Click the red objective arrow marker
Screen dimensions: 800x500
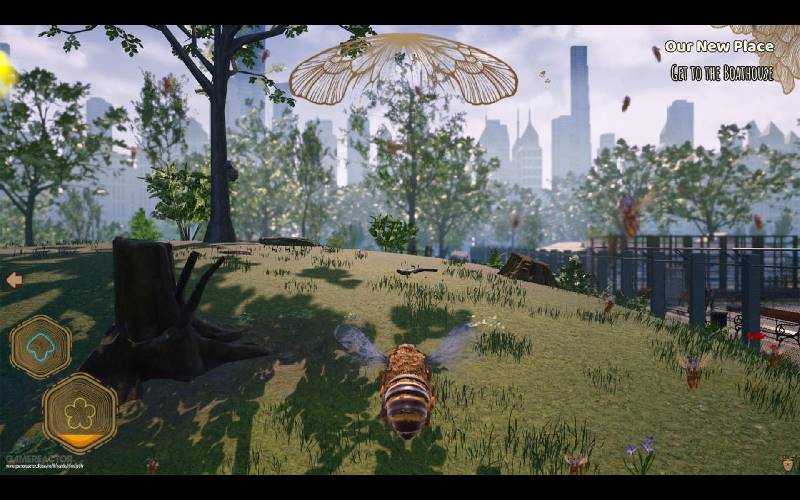(x=756, y=336)
